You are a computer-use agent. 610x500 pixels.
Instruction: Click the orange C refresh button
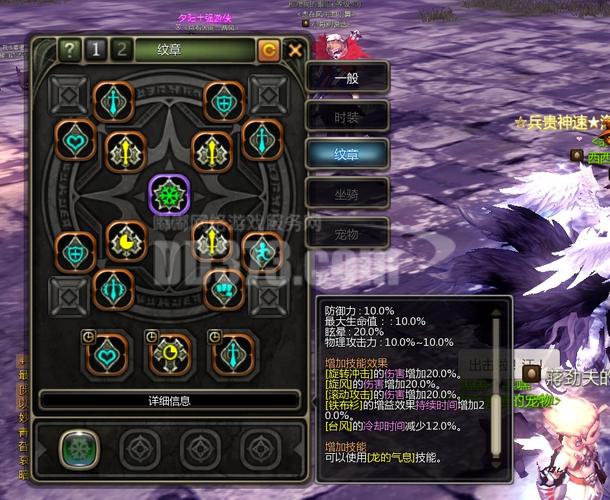[x=269, y=50]
